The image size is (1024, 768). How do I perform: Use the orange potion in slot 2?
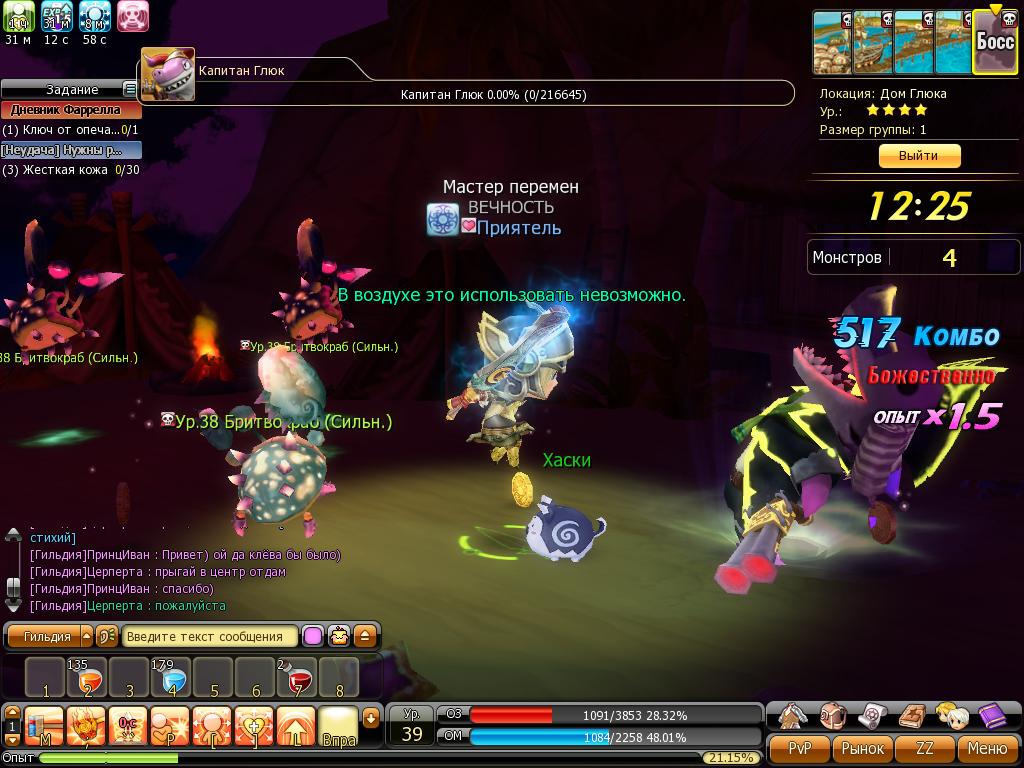coord(87,678)
